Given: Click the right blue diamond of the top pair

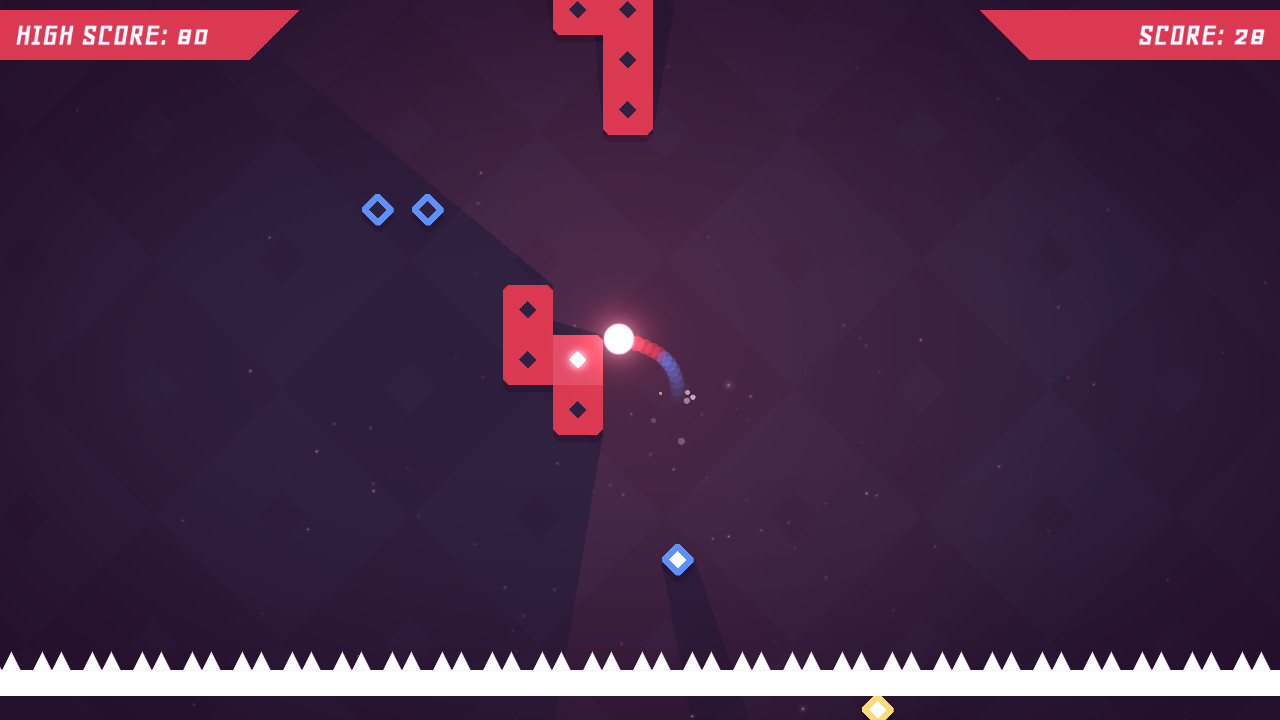Looking at the screenshot, I should coord(427,210).
